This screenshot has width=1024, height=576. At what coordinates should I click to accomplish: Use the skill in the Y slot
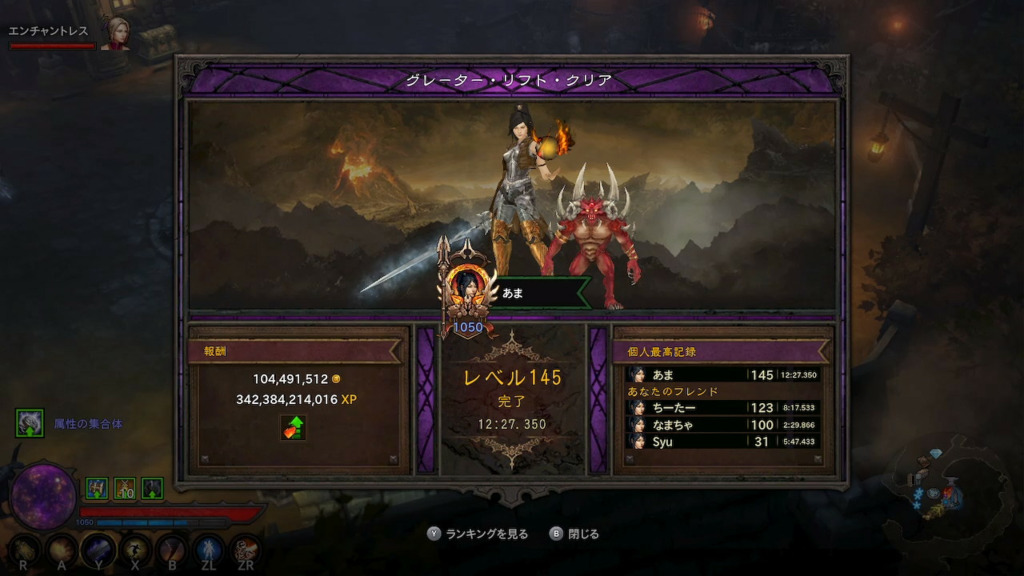[x=99, y=549]
